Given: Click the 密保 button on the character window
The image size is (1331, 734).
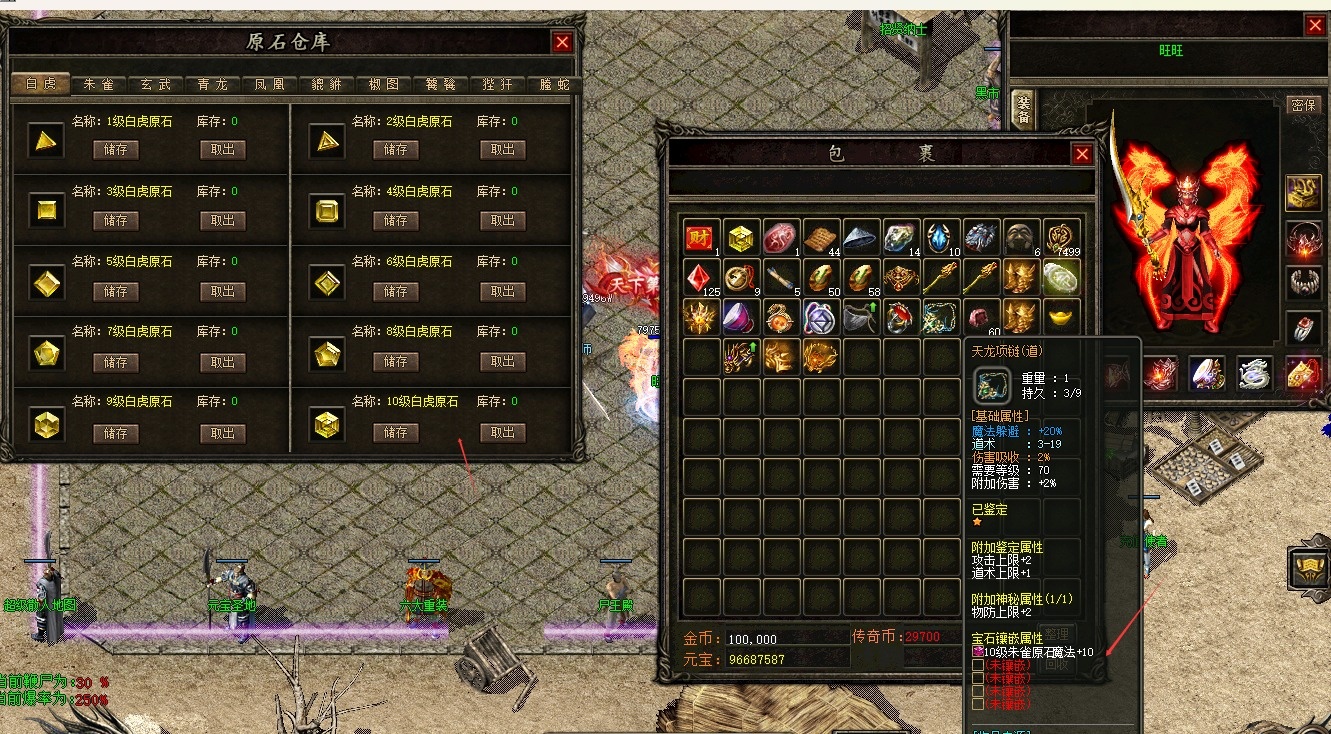Looking at the screenshot, I should coord(1305,104).
